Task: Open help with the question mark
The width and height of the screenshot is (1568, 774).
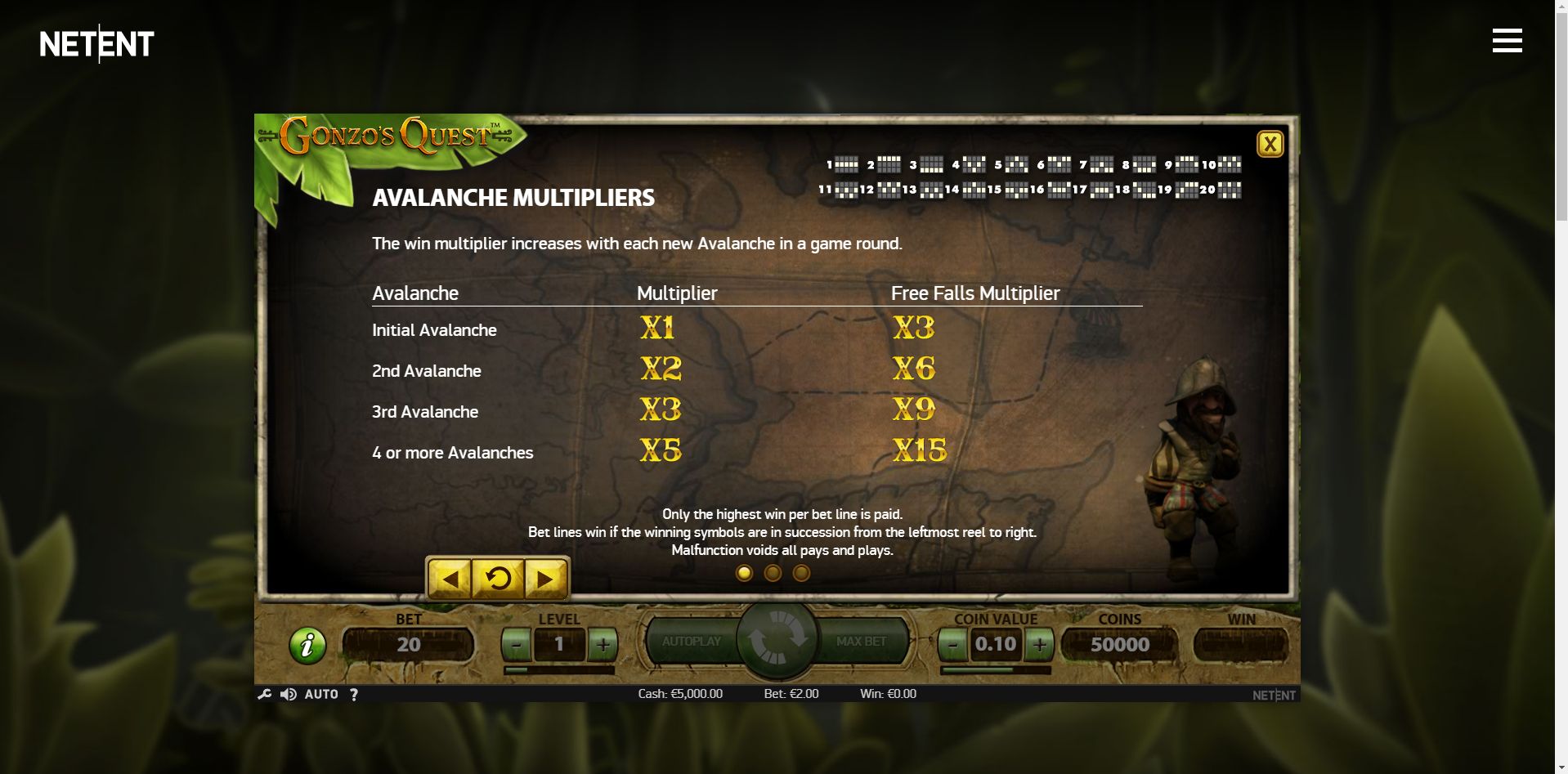Action: 354,695
